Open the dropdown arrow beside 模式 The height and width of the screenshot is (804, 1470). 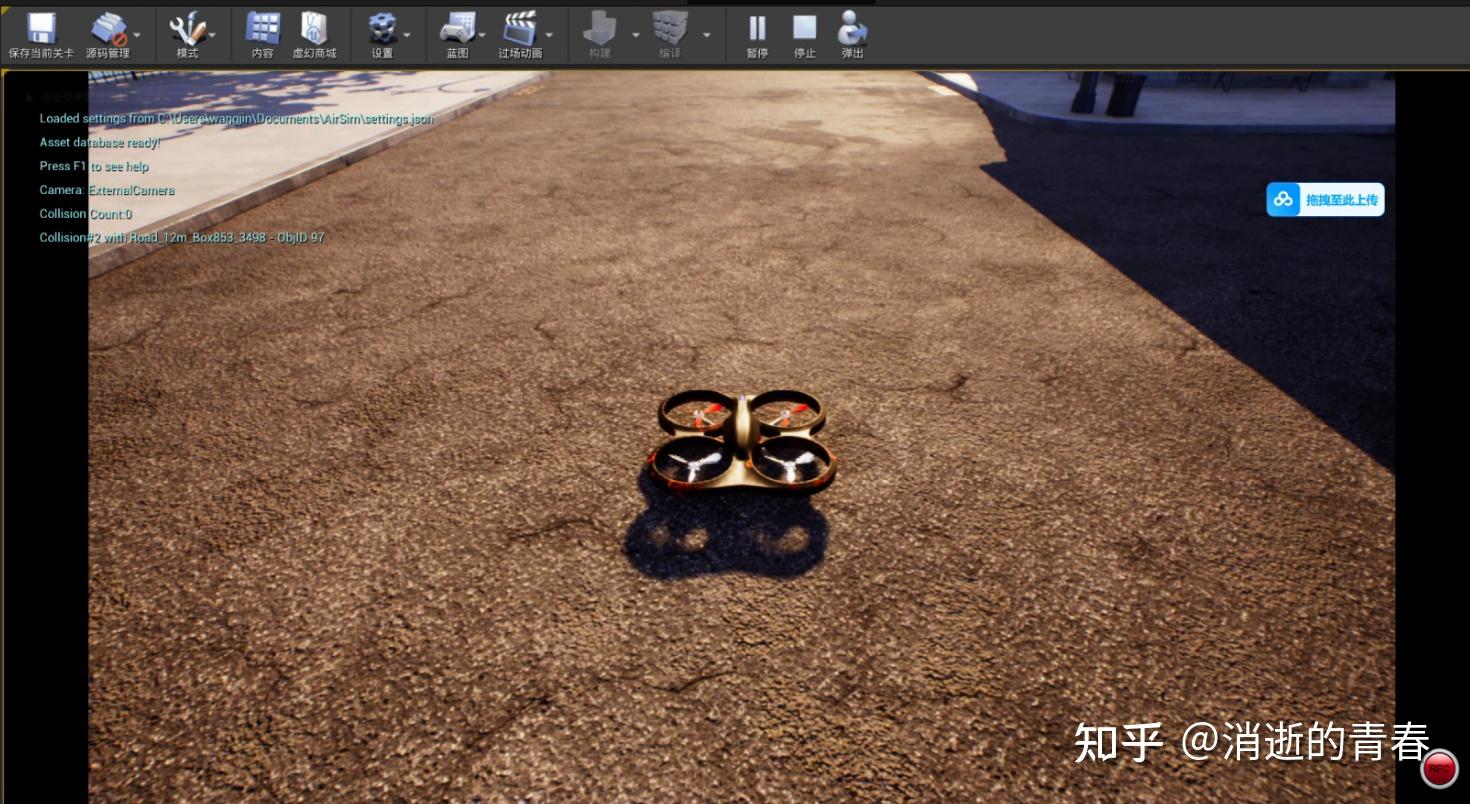[x=211, y=33]
